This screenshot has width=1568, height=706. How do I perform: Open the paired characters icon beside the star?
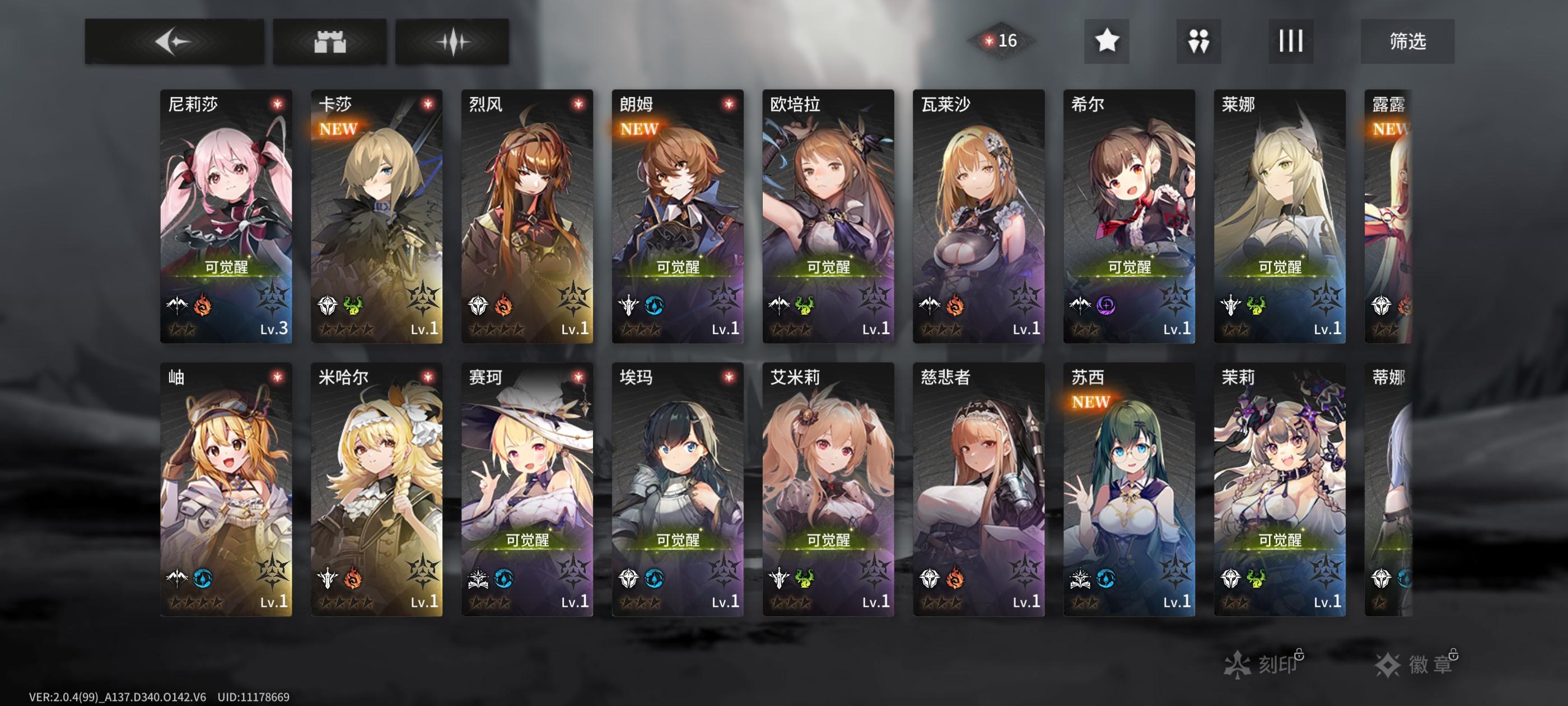(x=1198, y=42)
